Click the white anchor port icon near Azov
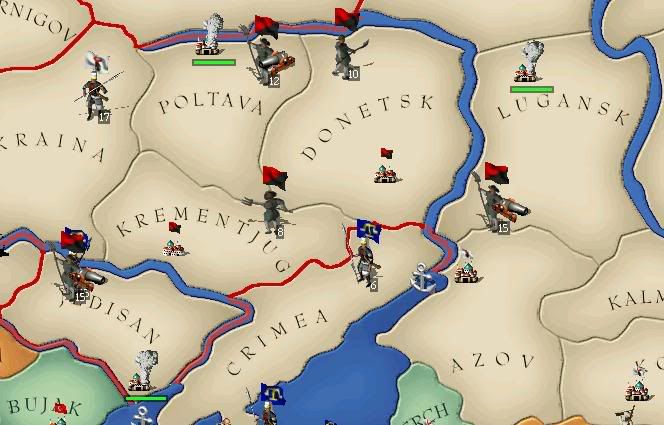Viewport: 664px width, 425px height. [x=427, y=277]
